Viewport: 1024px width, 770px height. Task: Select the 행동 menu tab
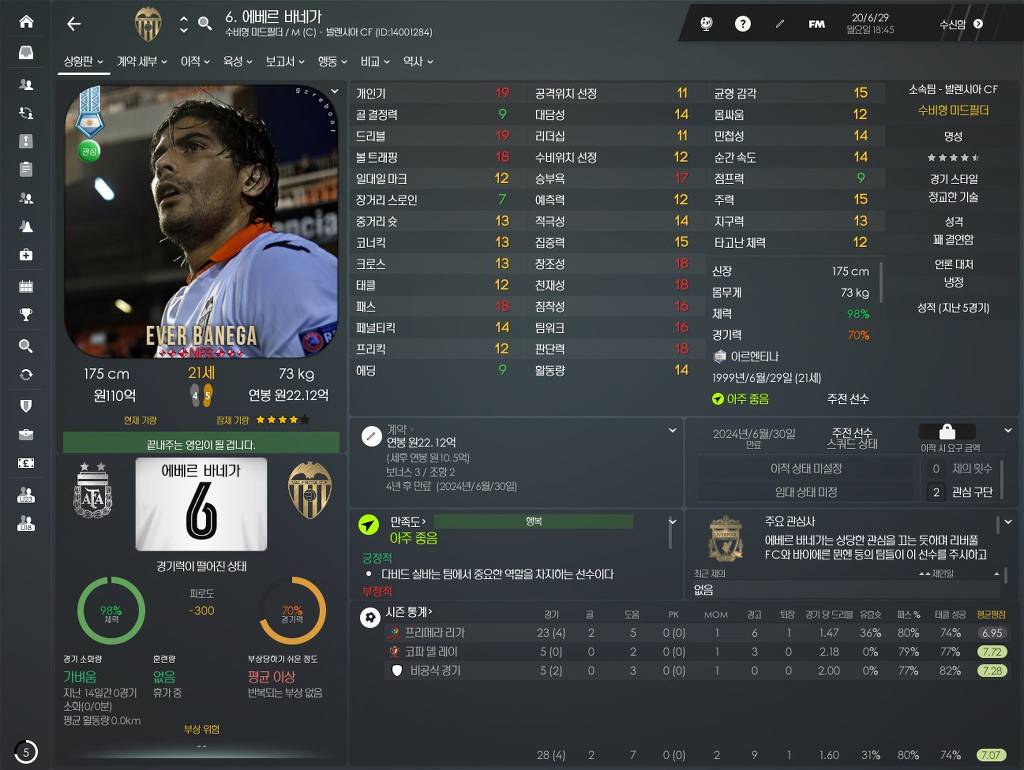tap(331, 62)
